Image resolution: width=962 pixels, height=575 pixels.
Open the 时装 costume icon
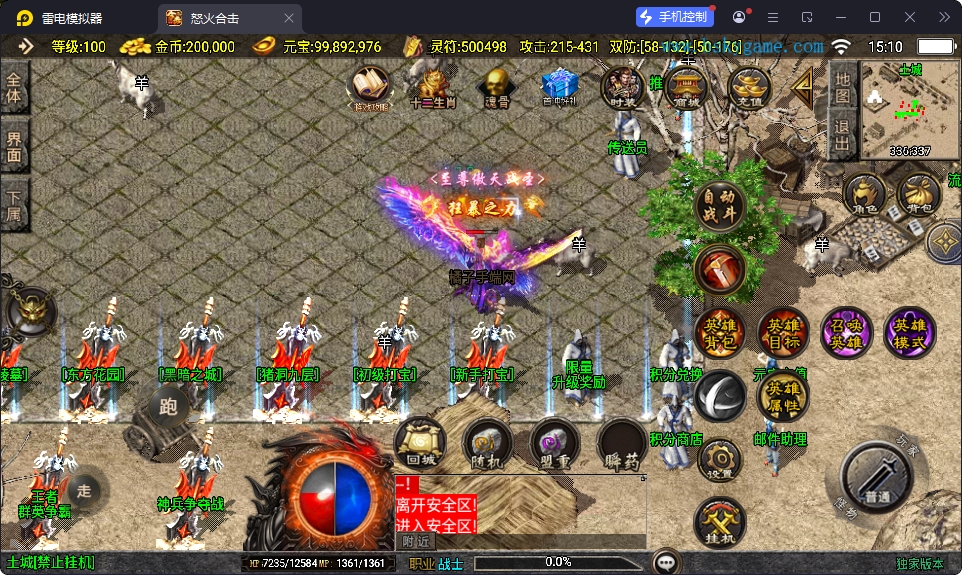pos(622,88)
